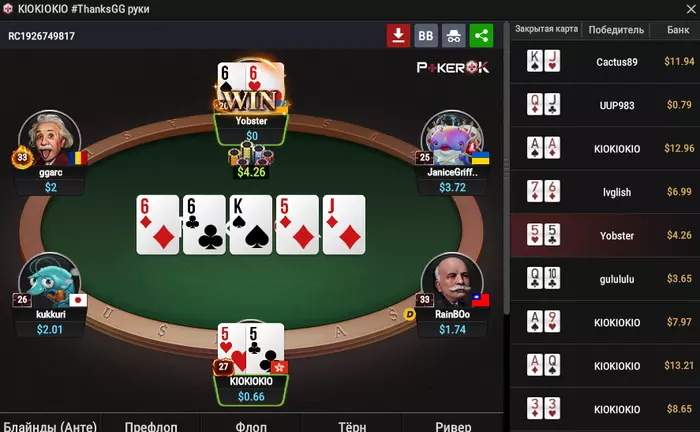
Task: Choose the Ivglish hand row
Action: click(605, 192)
